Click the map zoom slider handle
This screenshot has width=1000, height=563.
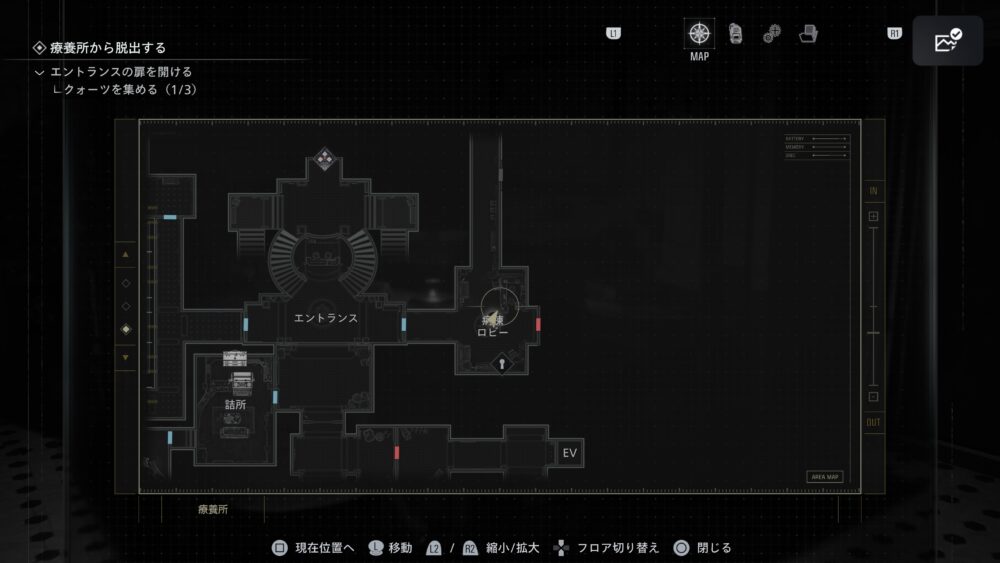point(873,332)
